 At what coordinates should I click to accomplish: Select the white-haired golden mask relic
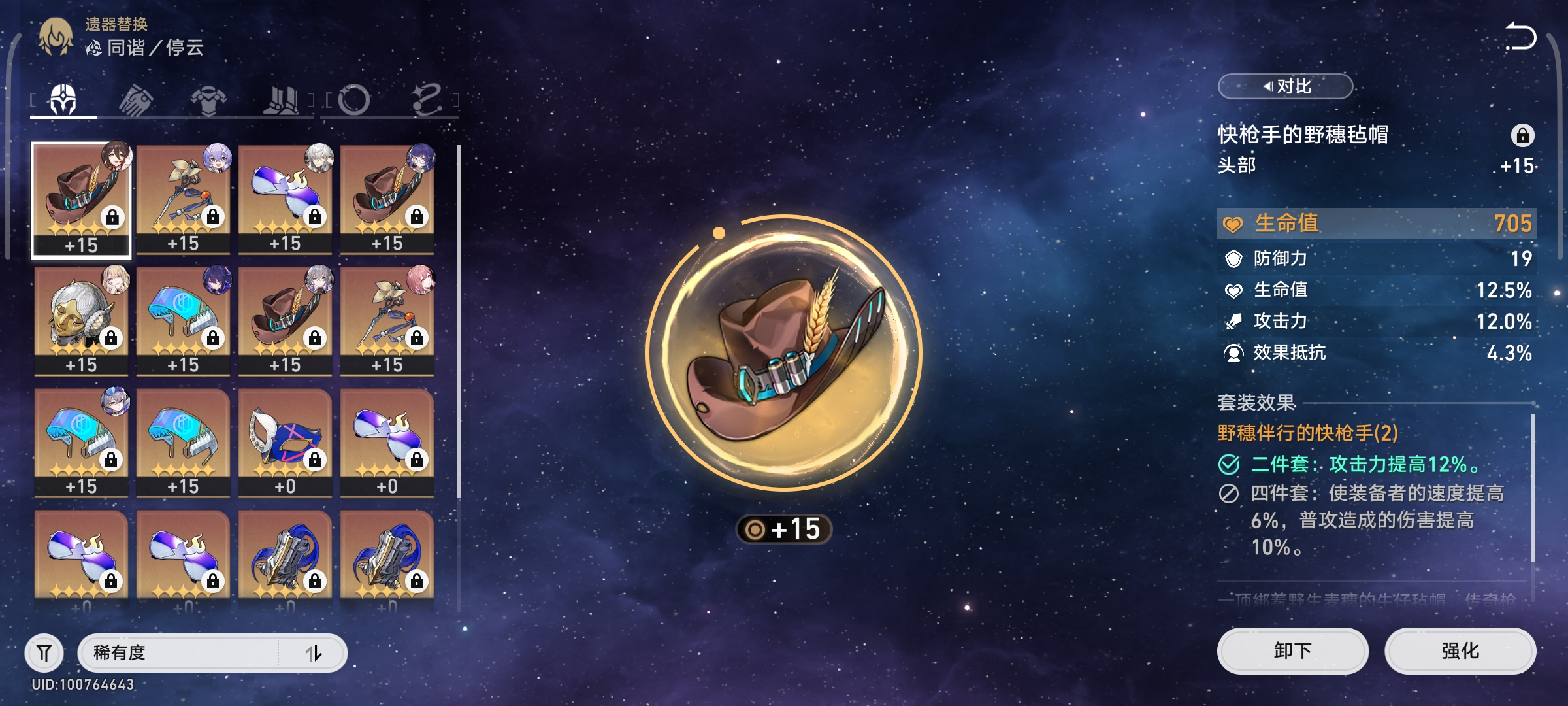81,320
